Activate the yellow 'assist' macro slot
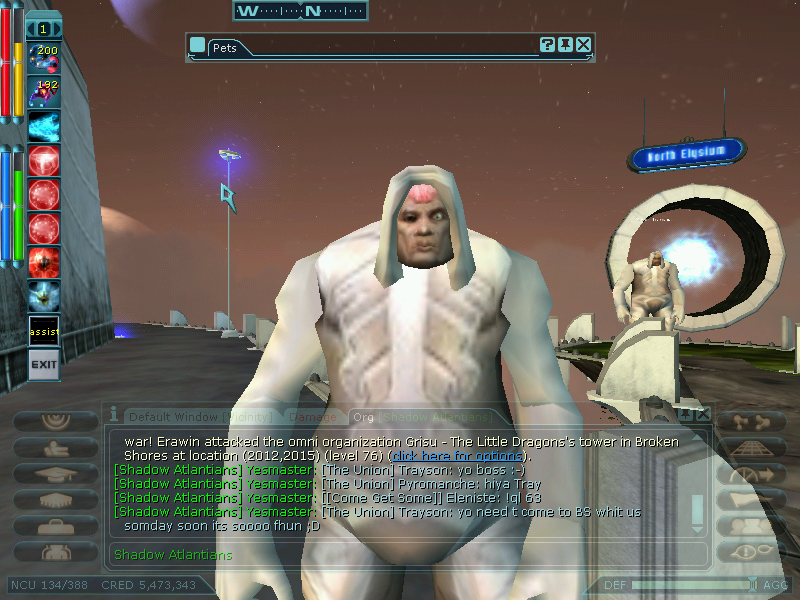Image resolution: width=800 pixels, height=600 pixels. (44, 331)
